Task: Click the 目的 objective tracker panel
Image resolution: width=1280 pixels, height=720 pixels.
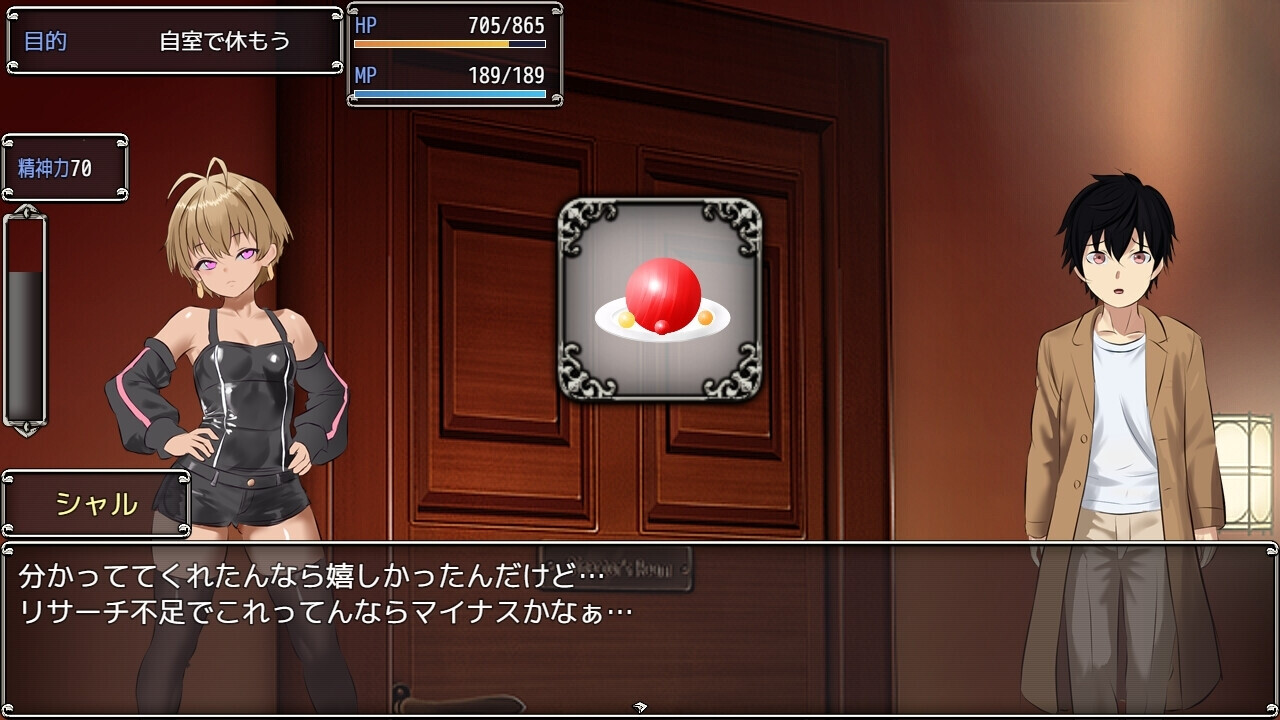Action: tap(175, 41)
